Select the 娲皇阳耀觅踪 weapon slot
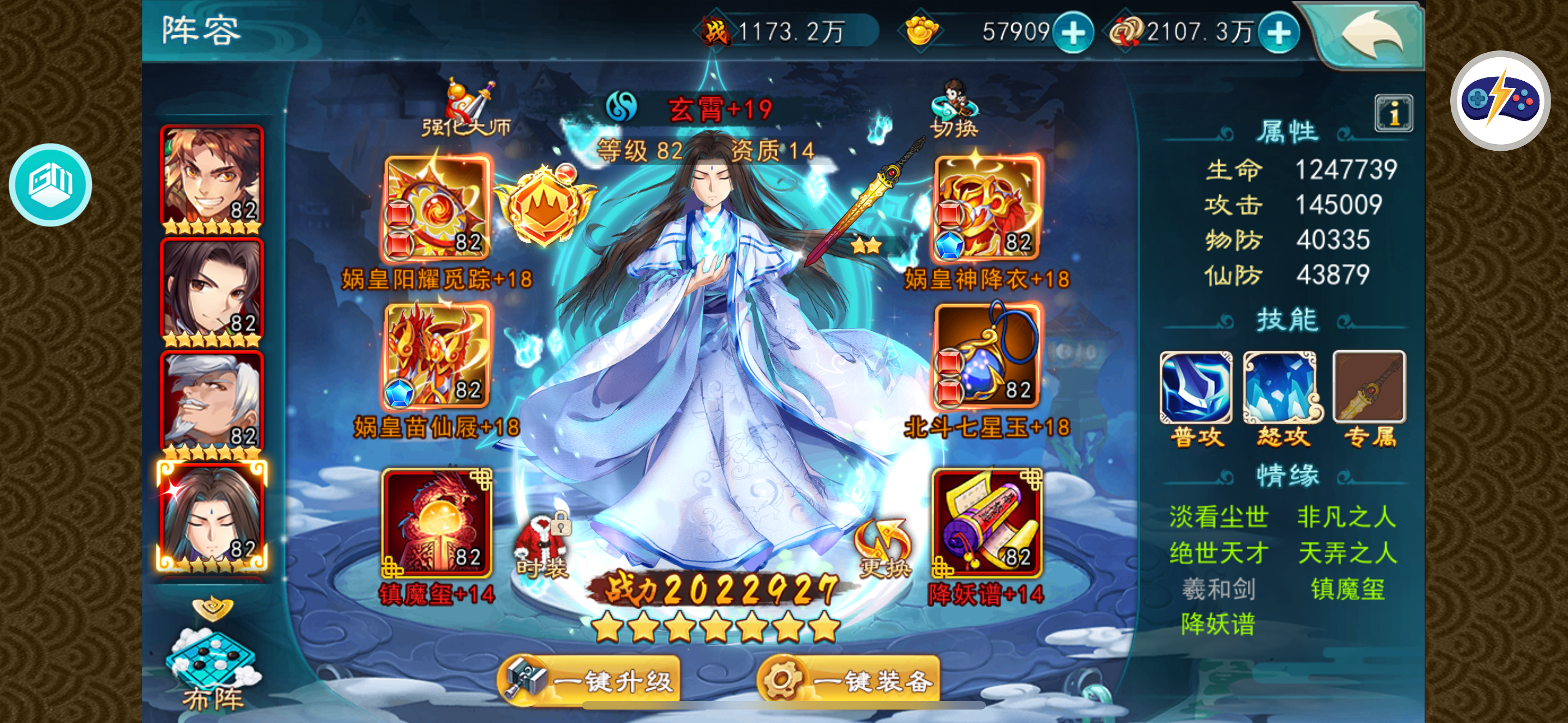The width and height of the screenshot is (1568, 723). 437,208
